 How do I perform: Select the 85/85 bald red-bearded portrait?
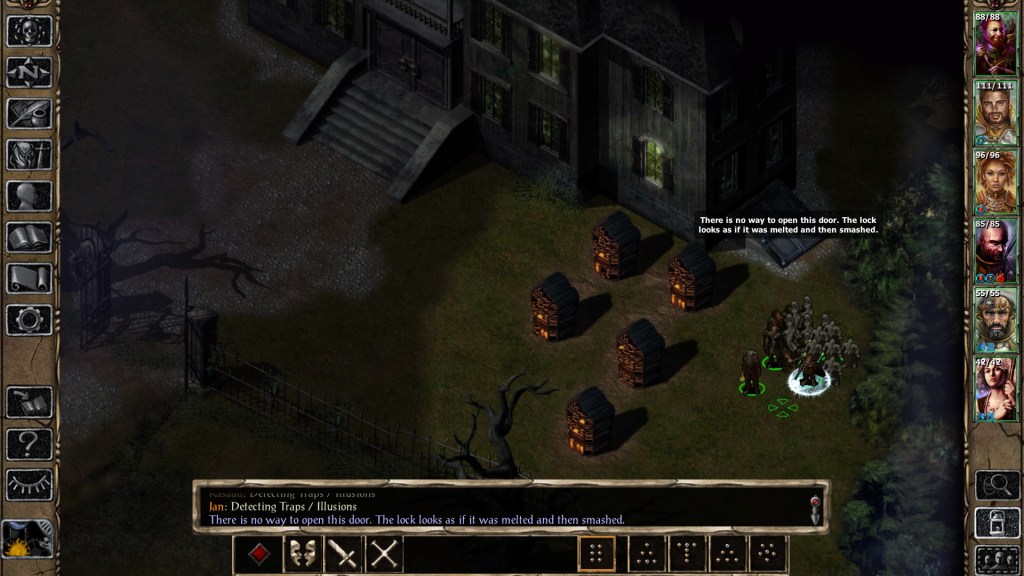coord(996,251)
